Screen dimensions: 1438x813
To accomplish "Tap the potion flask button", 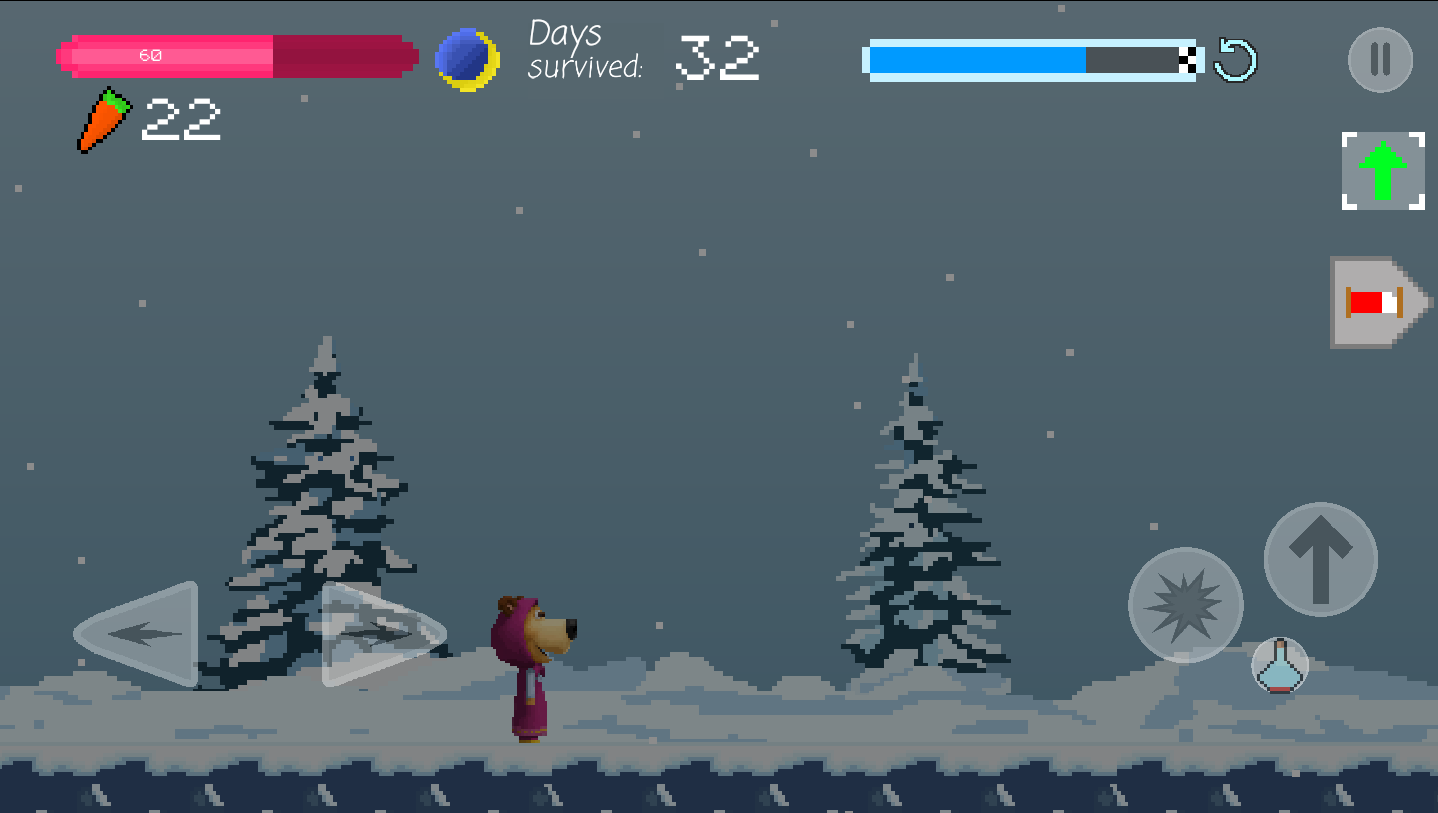I will click(1279, 666).
